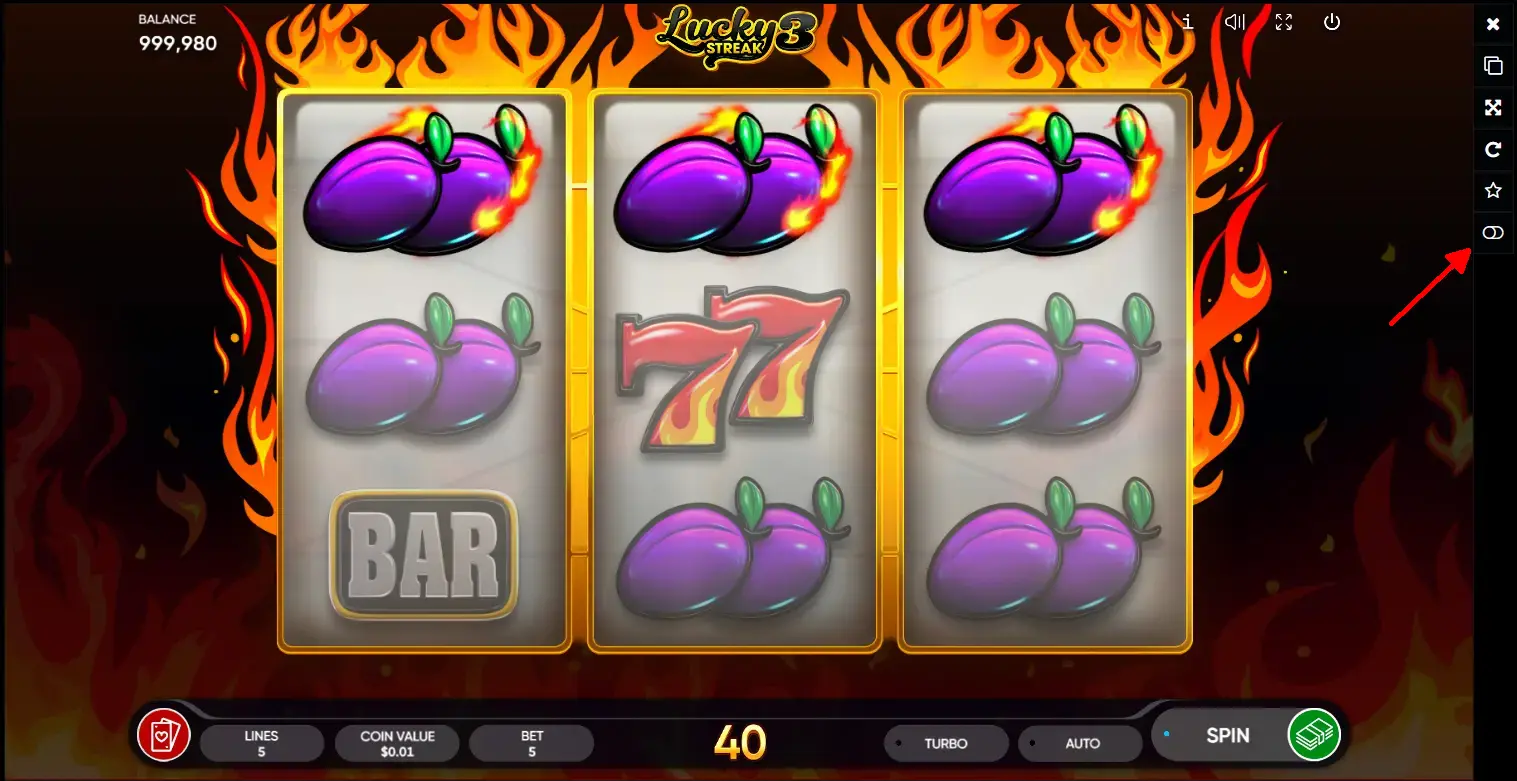This screenshot has width=1517, height=781.
Task: Enter the game's fullscreen mode
Action: (1283, 22)
